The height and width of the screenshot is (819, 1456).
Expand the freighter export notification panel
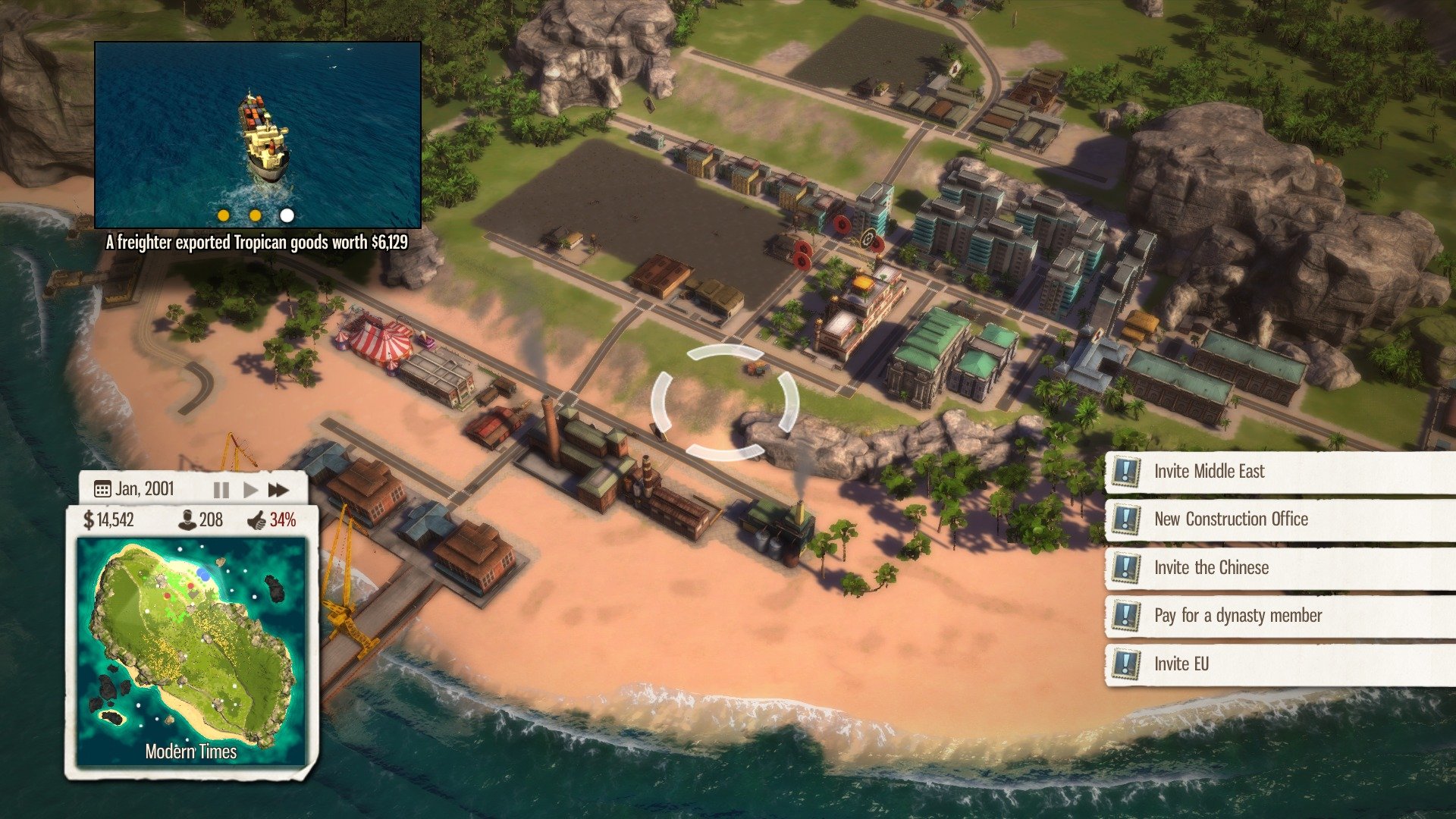point(259,133)
